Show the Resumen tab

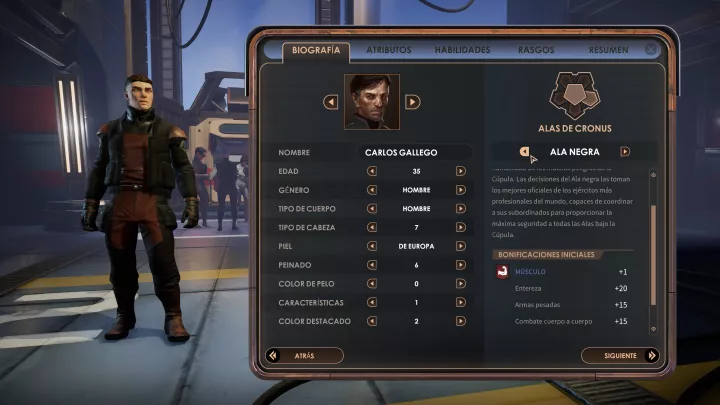608,49
